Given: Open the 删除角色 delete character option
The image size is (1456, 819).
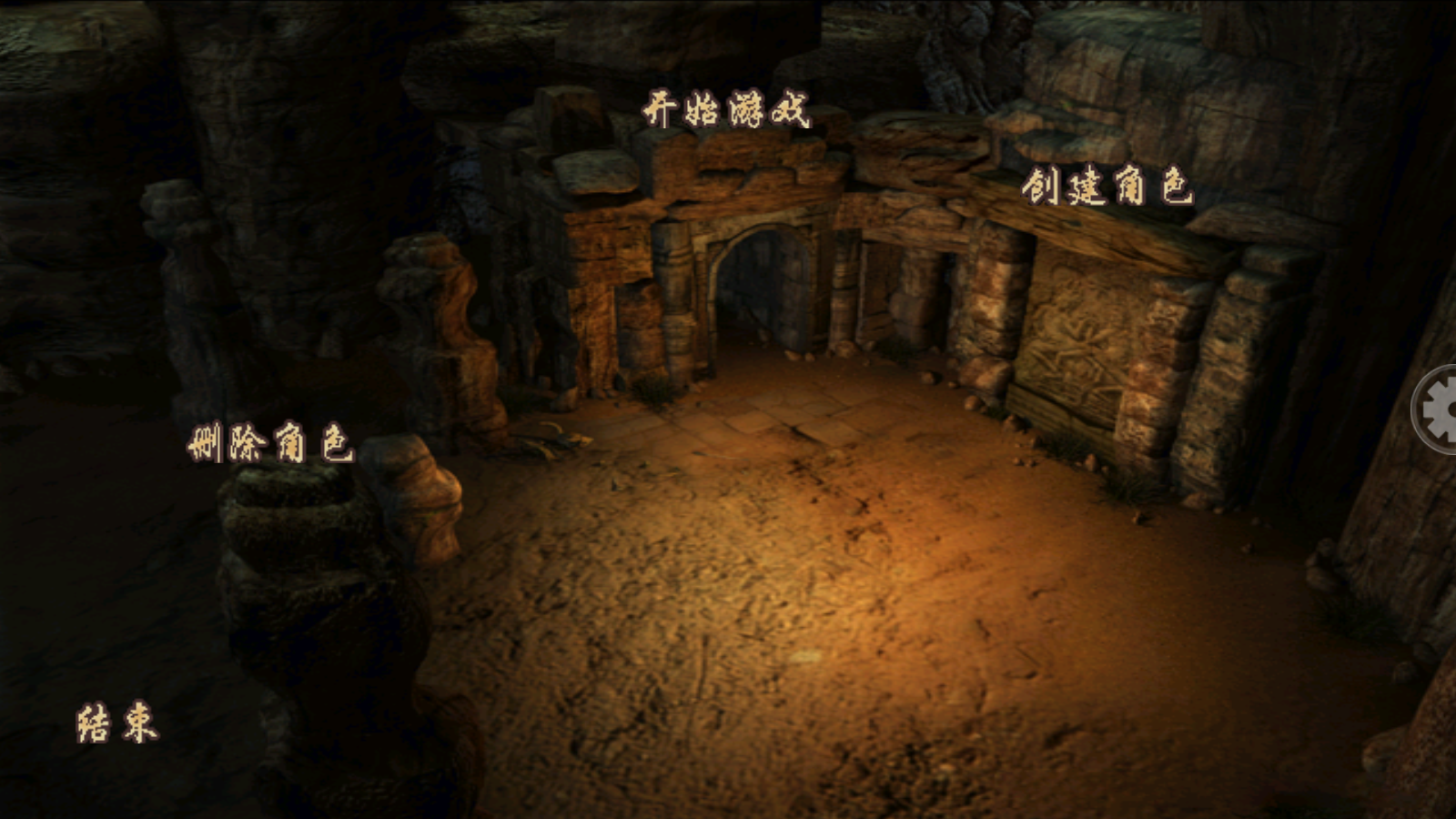Looking at the screenshot, I should (x=270, y=443).
